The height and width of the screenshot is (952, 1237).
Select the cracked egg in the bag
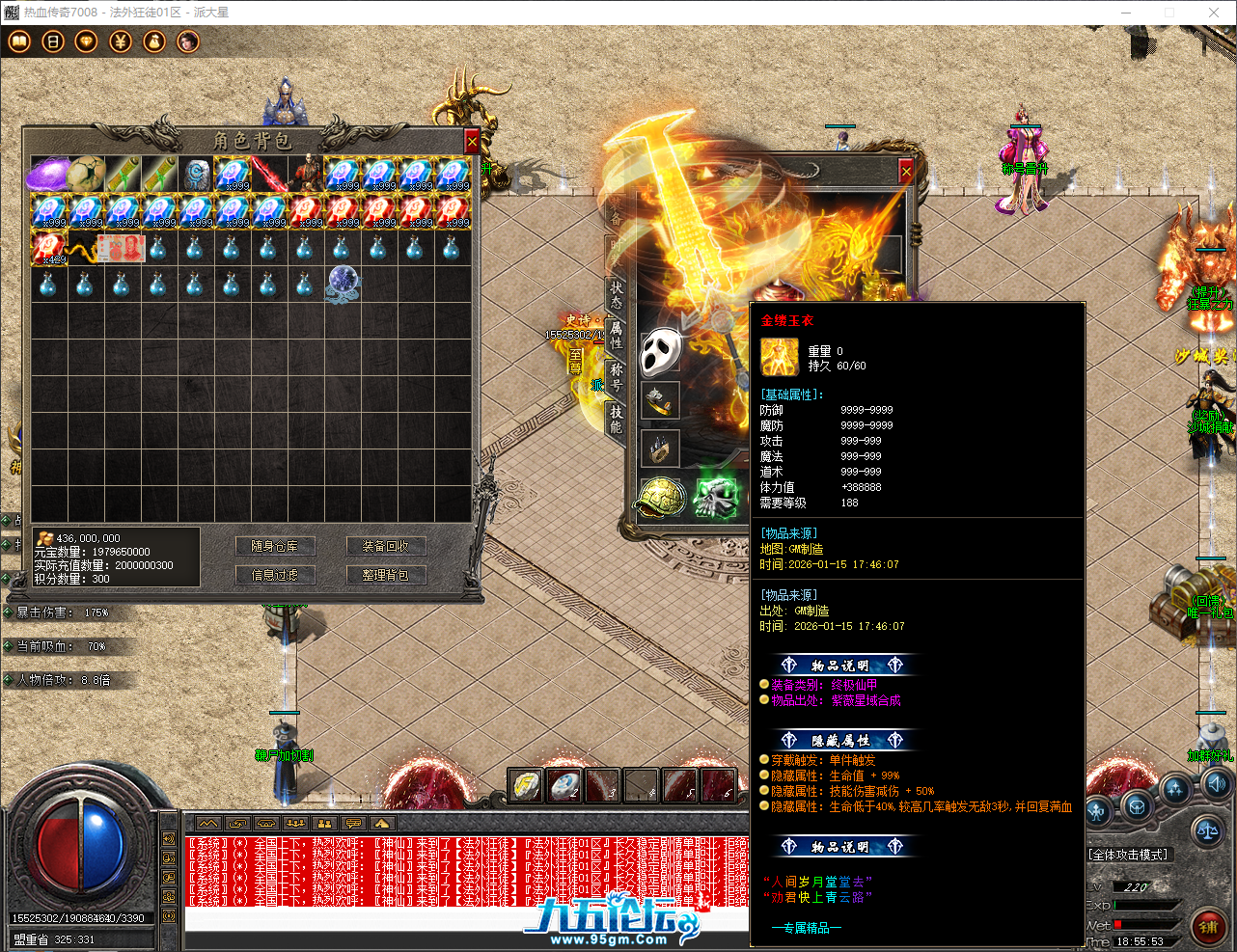tap(85, 175)
